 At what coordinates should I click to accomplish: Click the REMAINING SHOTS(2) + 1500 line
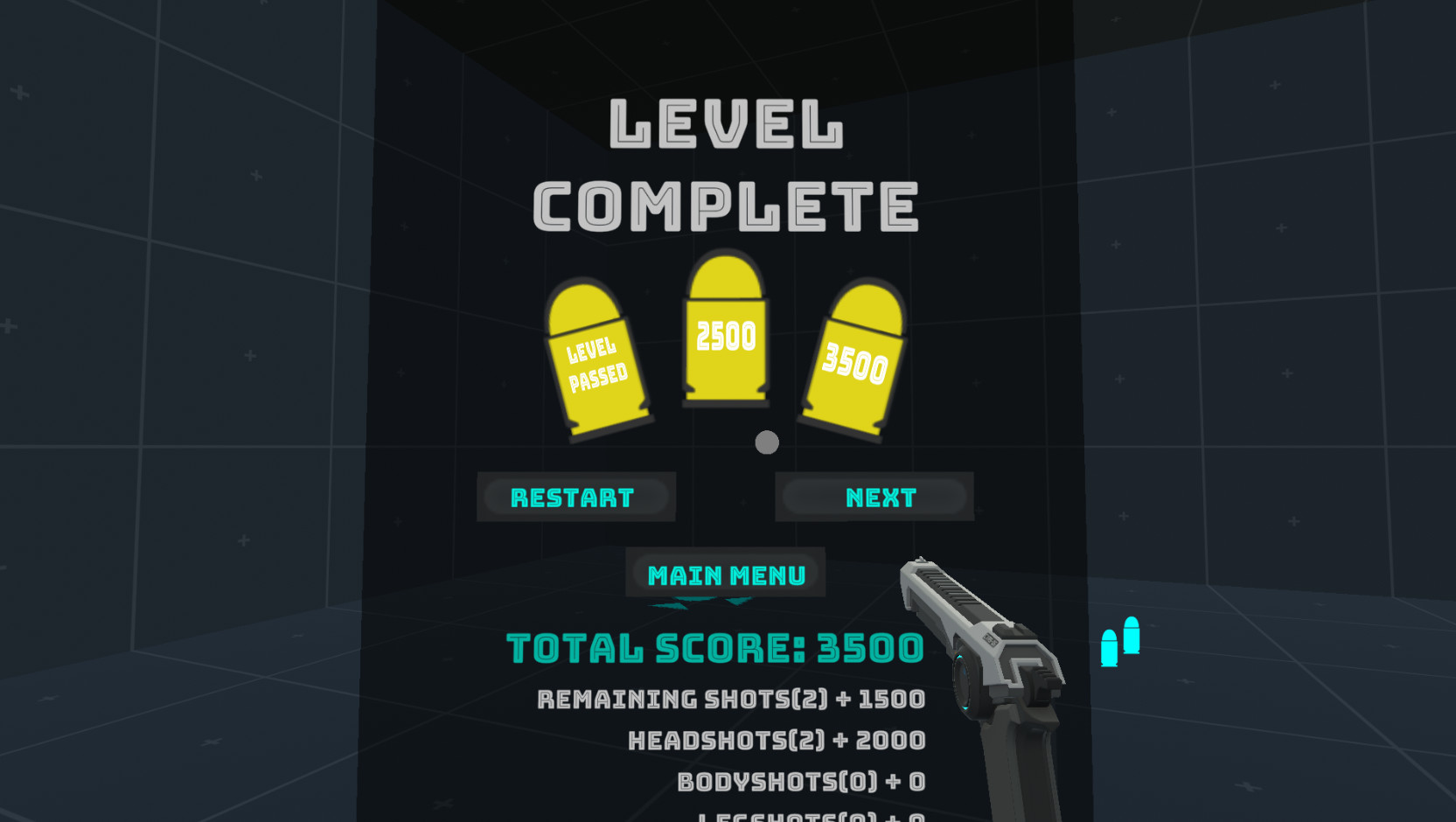[x=728, y=699]
